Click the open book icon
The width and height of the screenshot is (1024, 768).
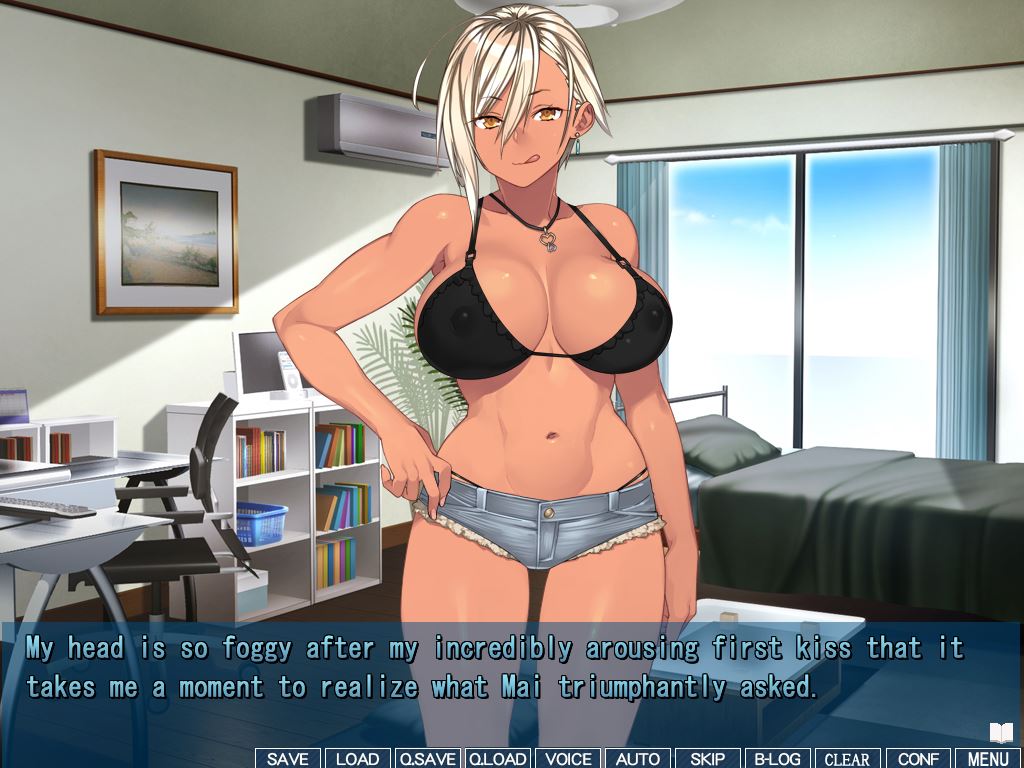(1001, 733)
